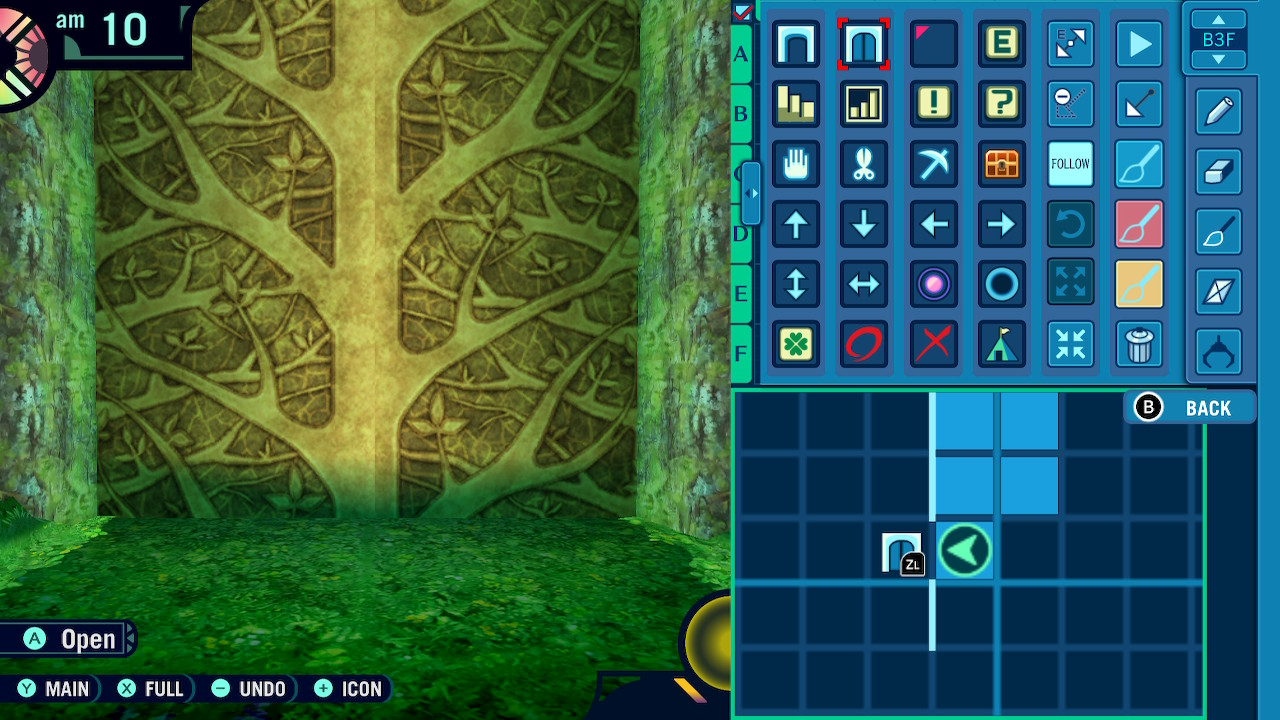Choose the question mark icon
Image resolution: width=1280 pixels, height=720 pixels.
pos(1002,104)
